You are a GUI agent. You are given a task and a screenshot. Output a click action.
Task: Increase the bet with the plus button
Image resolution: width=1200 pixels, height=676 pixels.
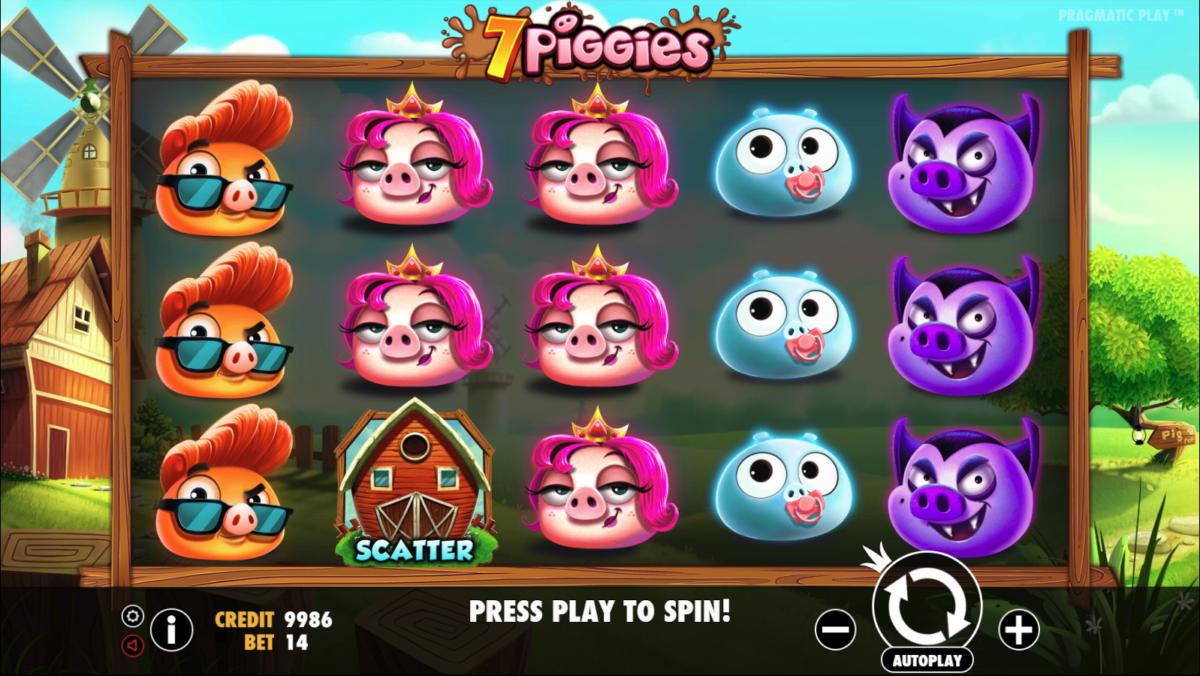tap(1019, 630)
